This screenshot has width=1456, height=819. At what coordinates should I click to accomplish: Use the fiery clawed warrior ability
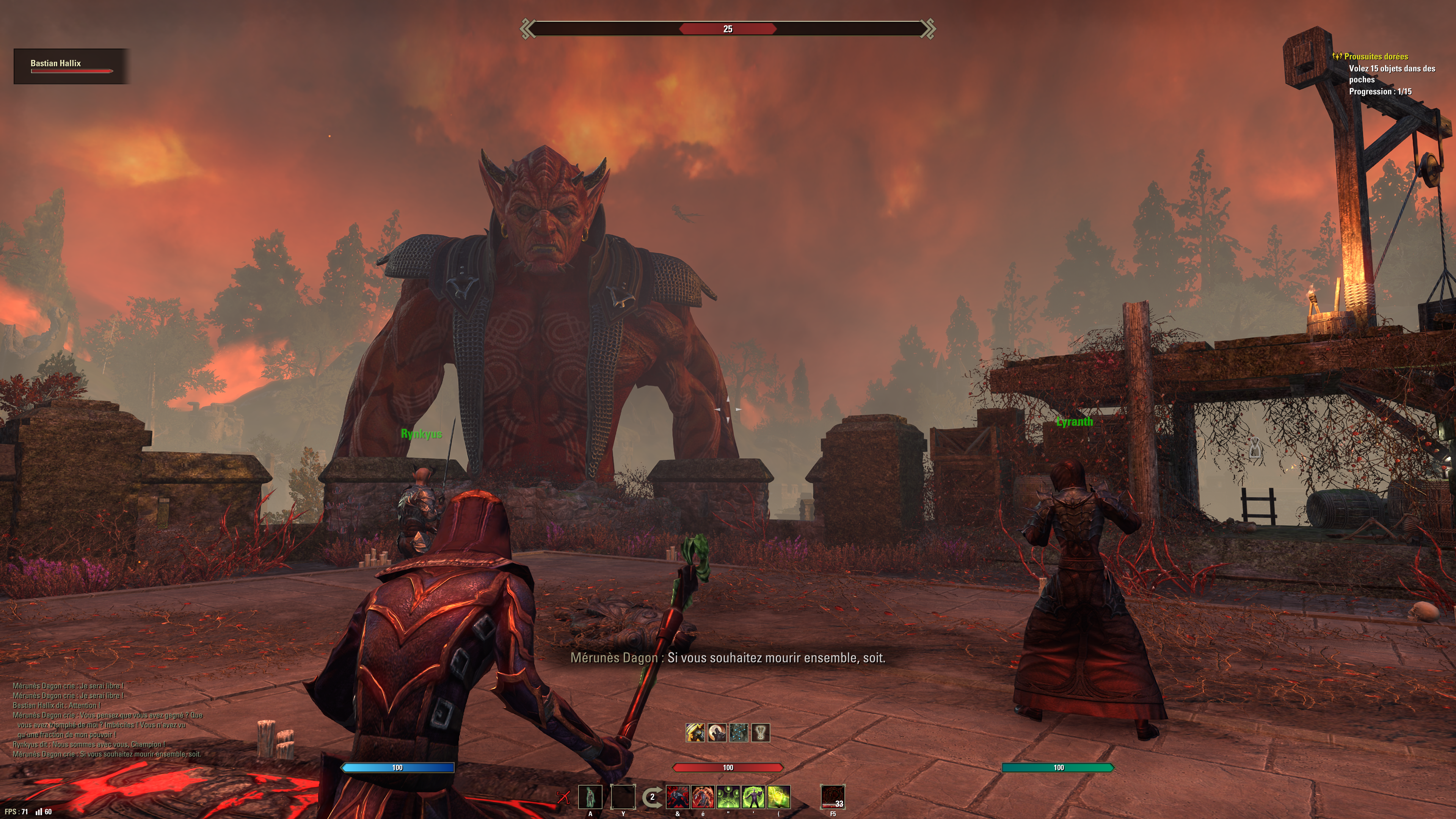pos(703,797)
